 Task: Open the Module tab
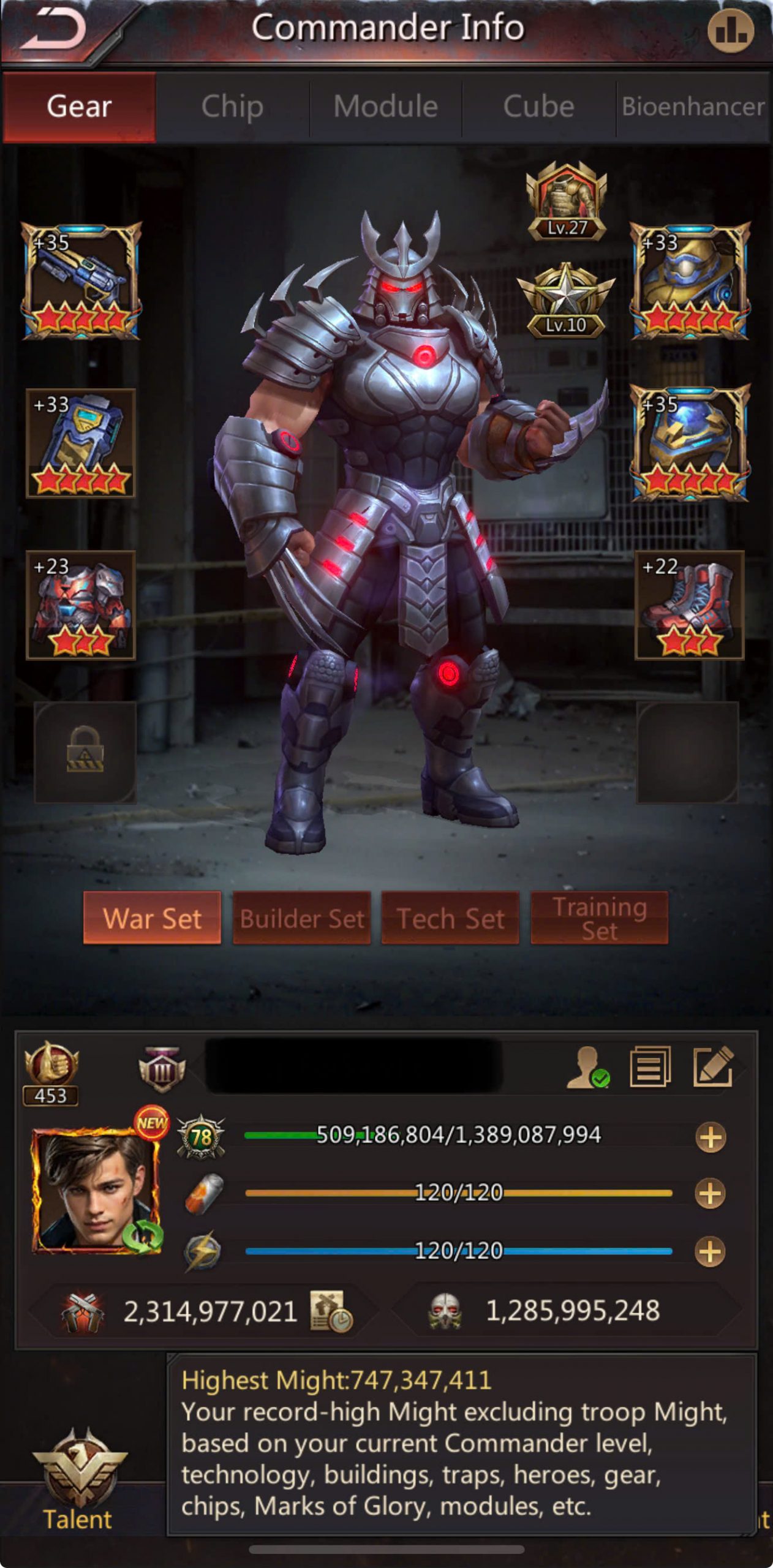click(x=385, y=107)
